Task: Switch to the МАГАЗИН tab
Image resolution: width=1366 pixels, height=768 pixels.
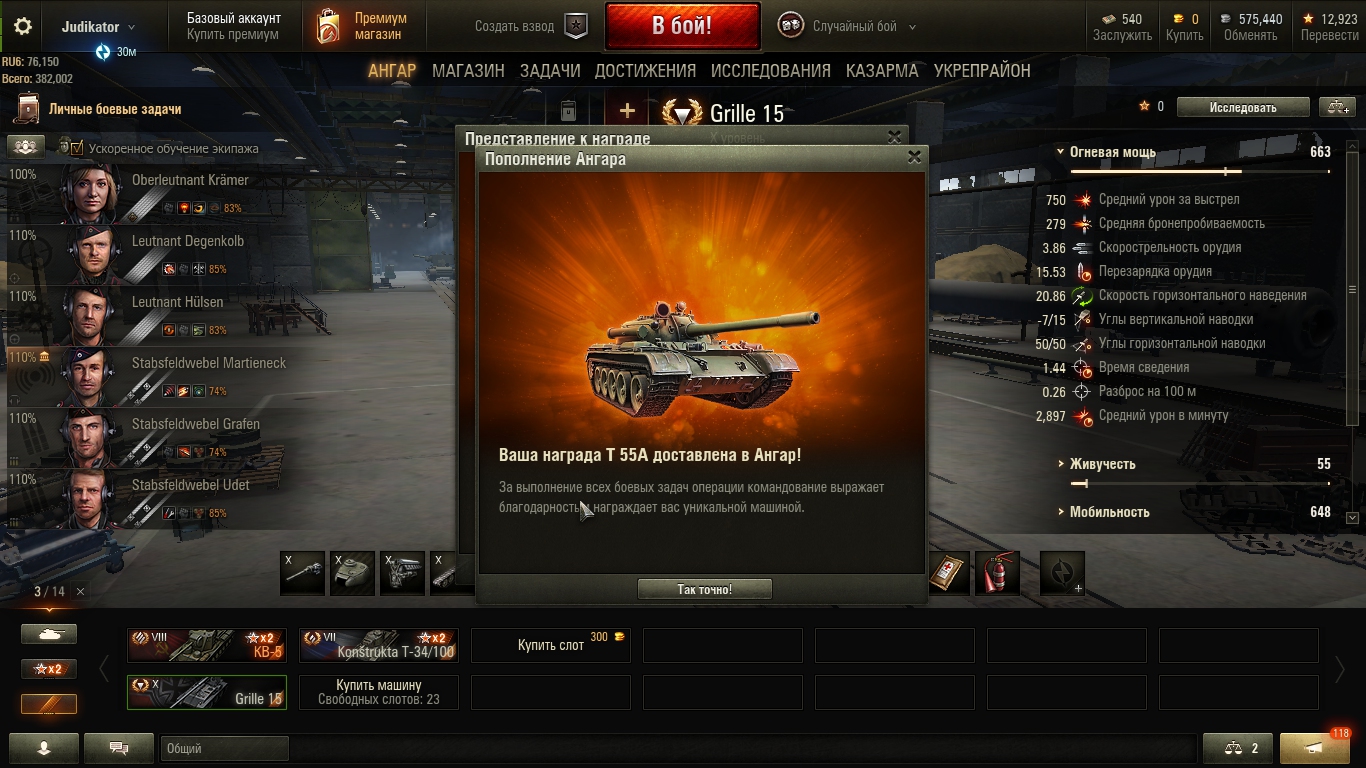Action: (x=468, y=71)
